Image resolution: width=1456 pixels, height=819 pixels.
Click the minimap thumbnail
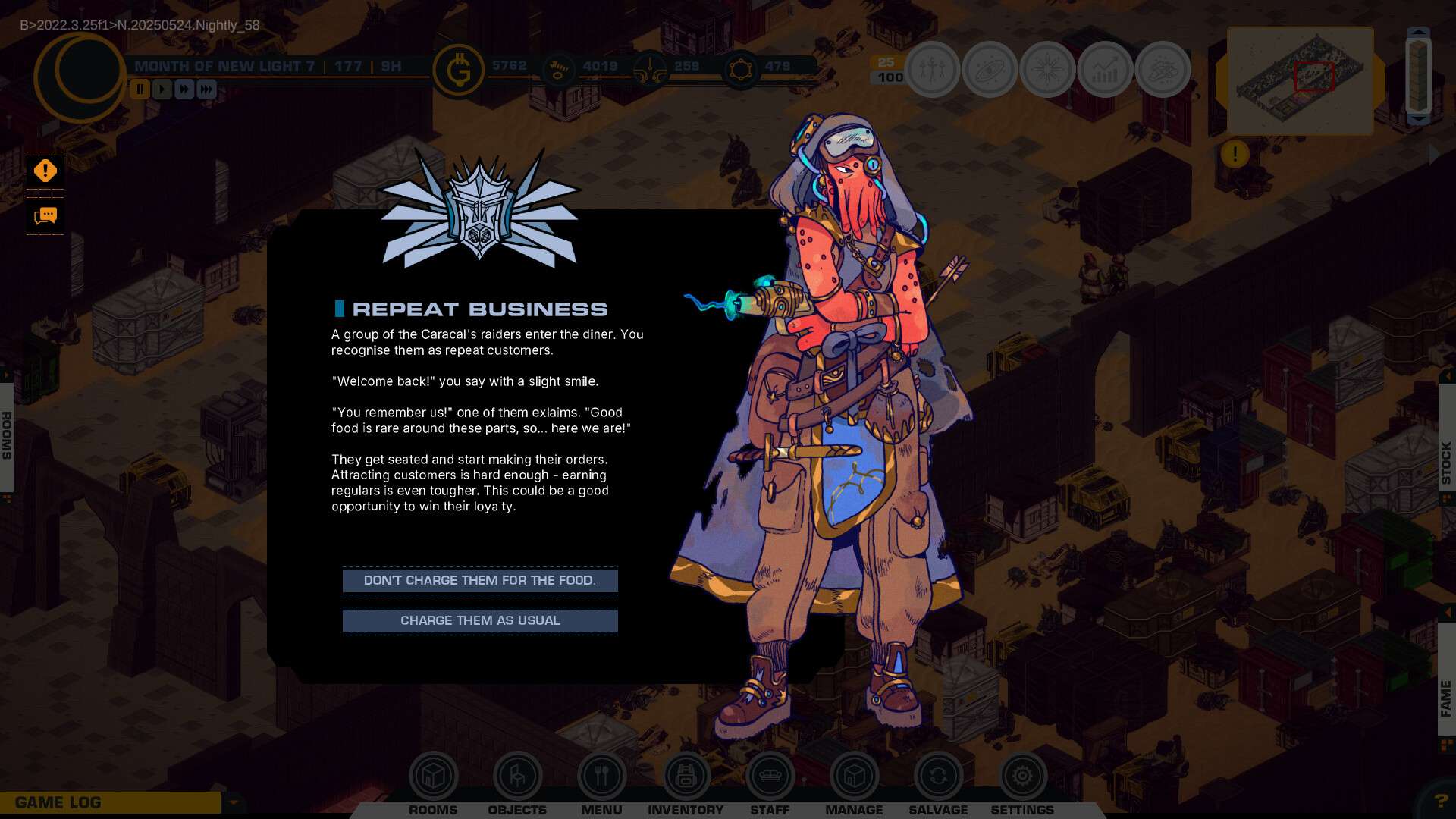(1300, 80)
